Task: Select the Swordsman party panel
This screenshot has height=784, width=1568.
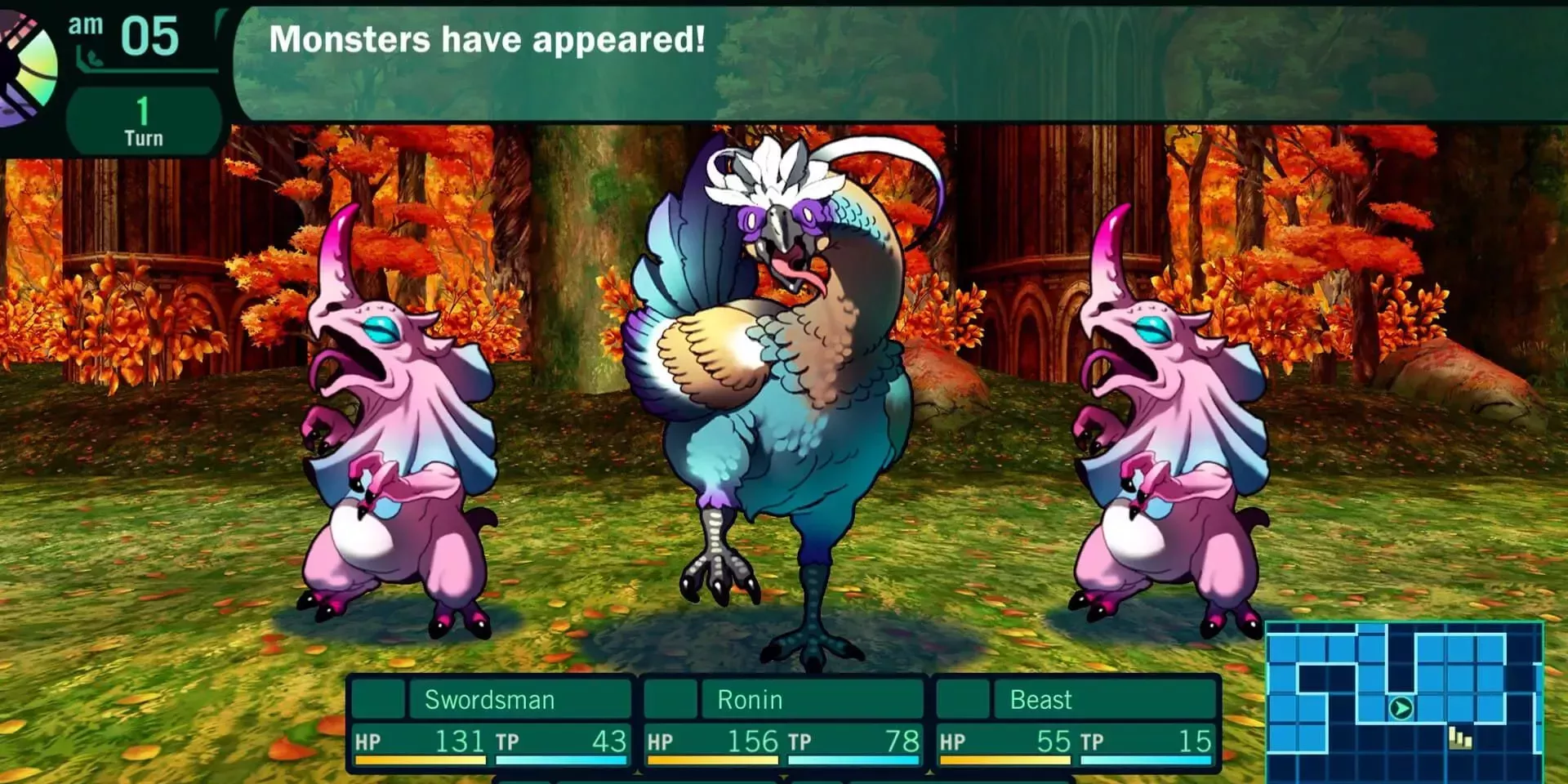Action: point(490,723)
